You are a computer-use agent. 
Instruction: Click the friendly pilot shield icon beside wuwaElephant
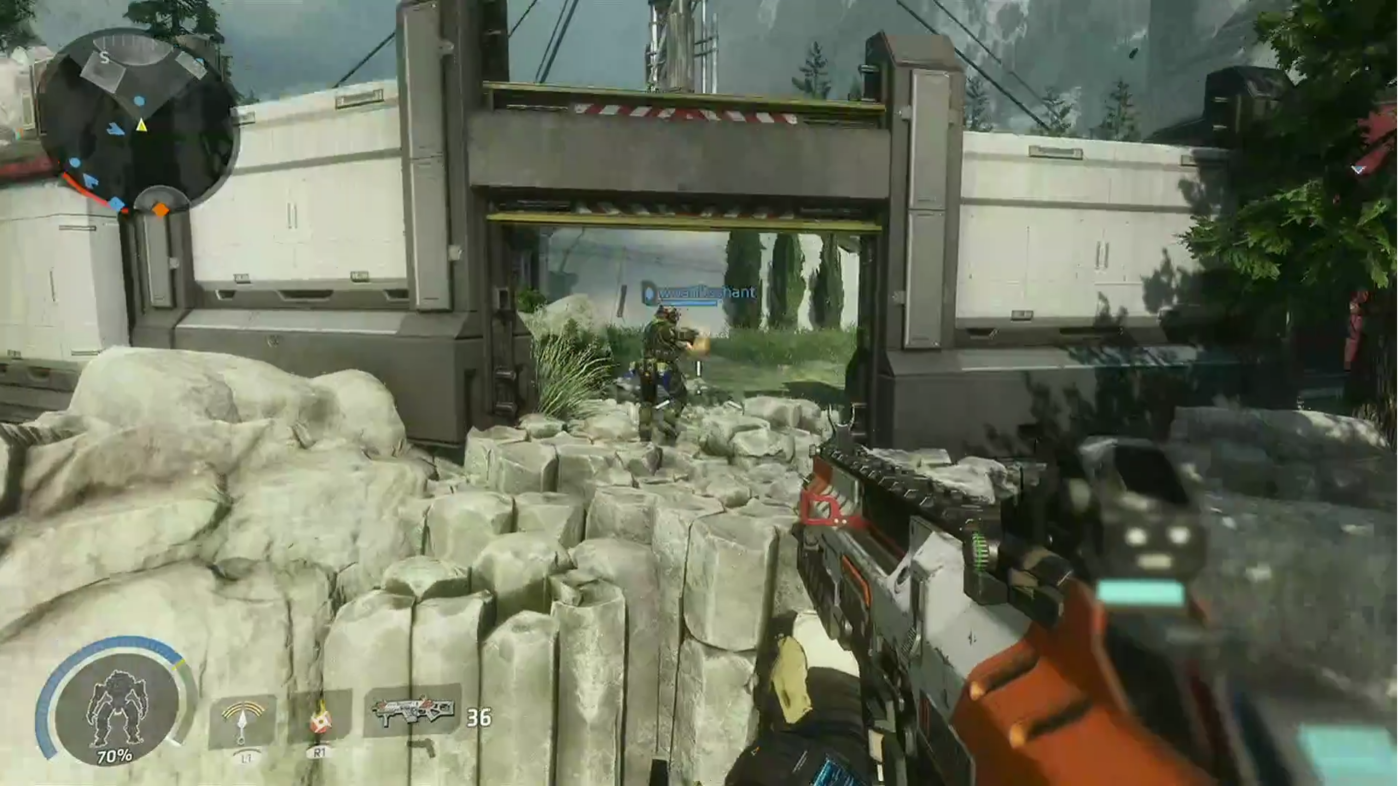(x=646, y=293)
